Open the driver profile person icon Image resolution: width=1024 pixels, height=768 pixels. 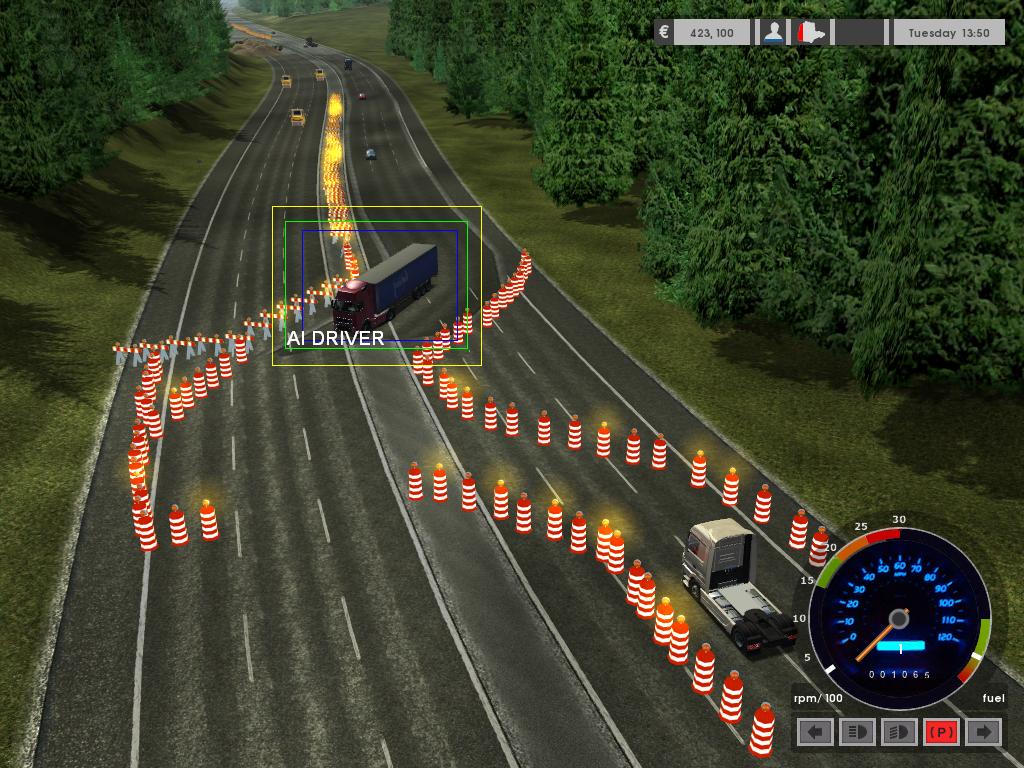pyautogui.click(x=773, y=33)
